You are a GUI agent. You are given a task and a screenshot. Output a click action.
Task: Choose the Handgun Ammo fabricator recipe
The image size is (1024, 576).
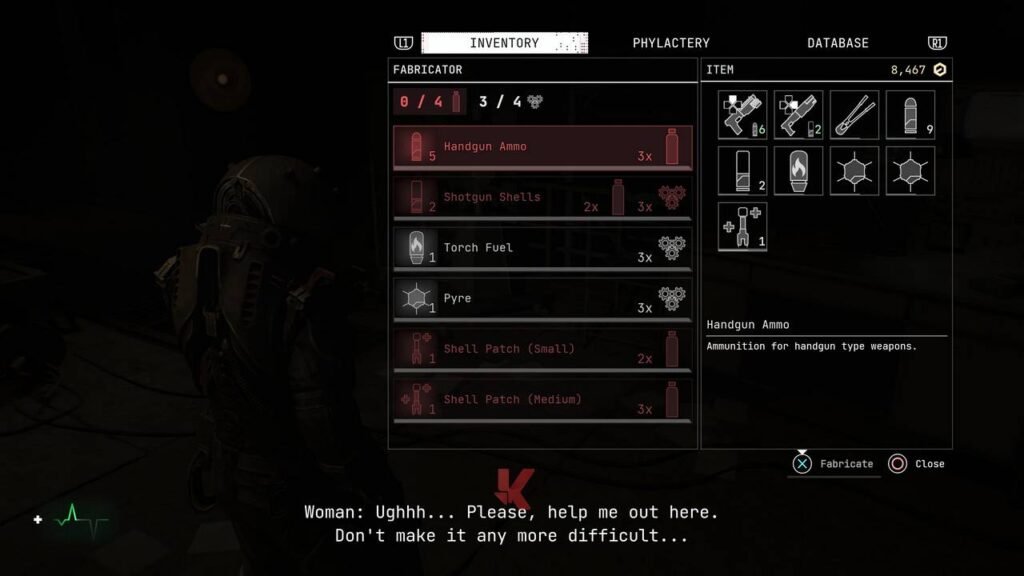coord(542,147)
